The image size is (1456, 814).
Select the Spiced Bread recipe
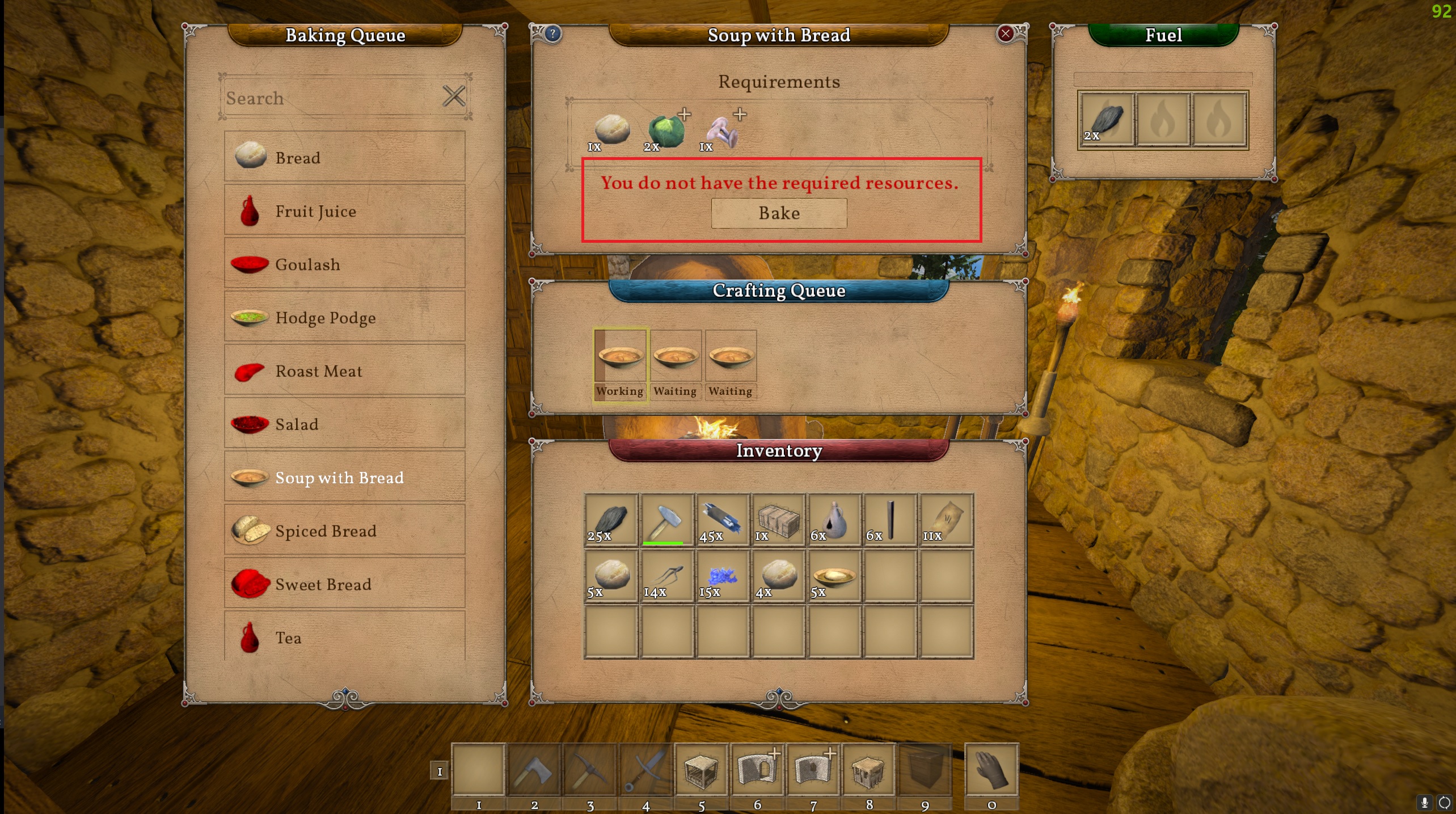point(344,530)
